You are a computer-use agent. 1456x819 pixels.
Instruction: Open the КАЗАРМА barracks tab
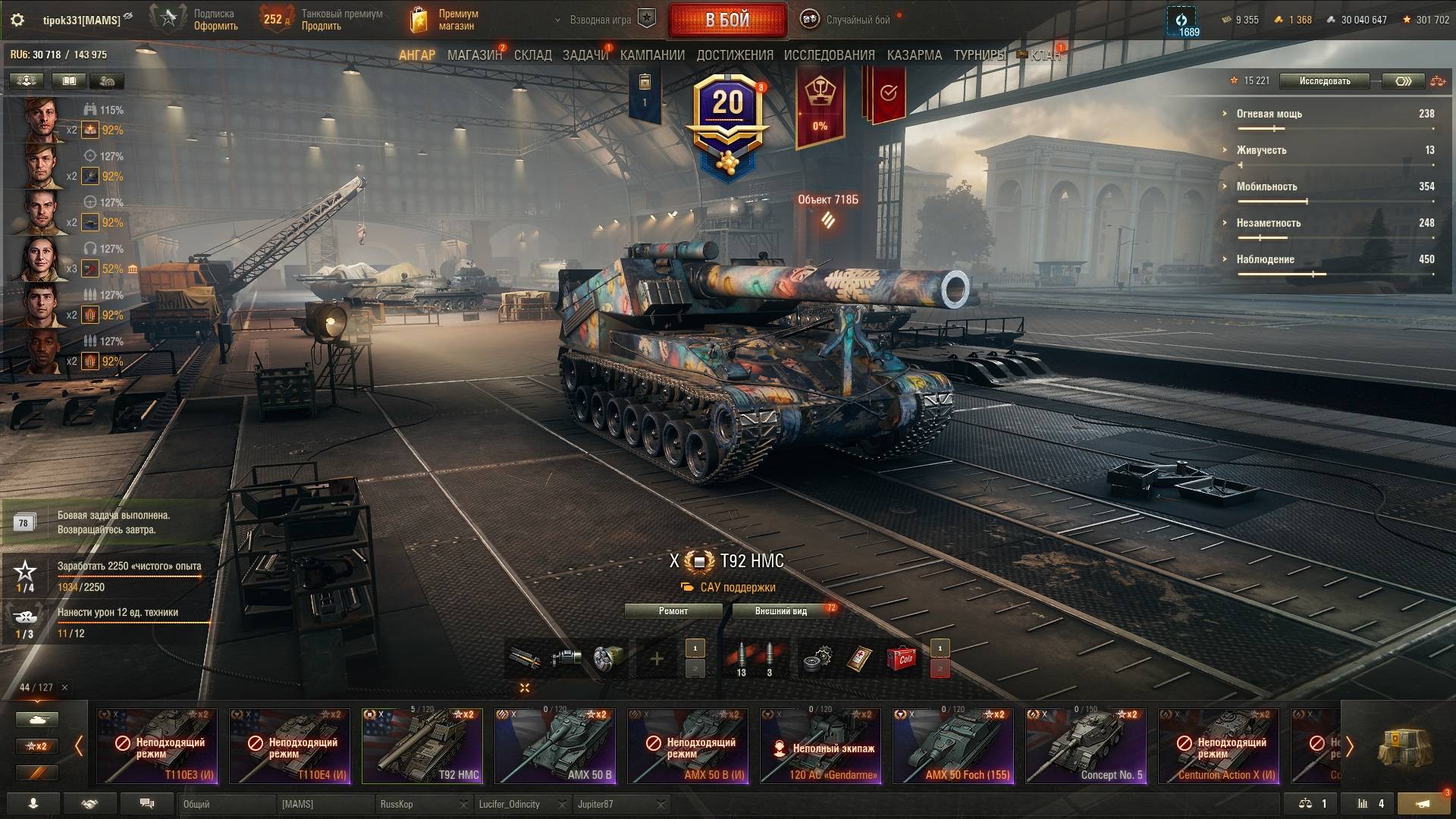click(x=914, y=55)
